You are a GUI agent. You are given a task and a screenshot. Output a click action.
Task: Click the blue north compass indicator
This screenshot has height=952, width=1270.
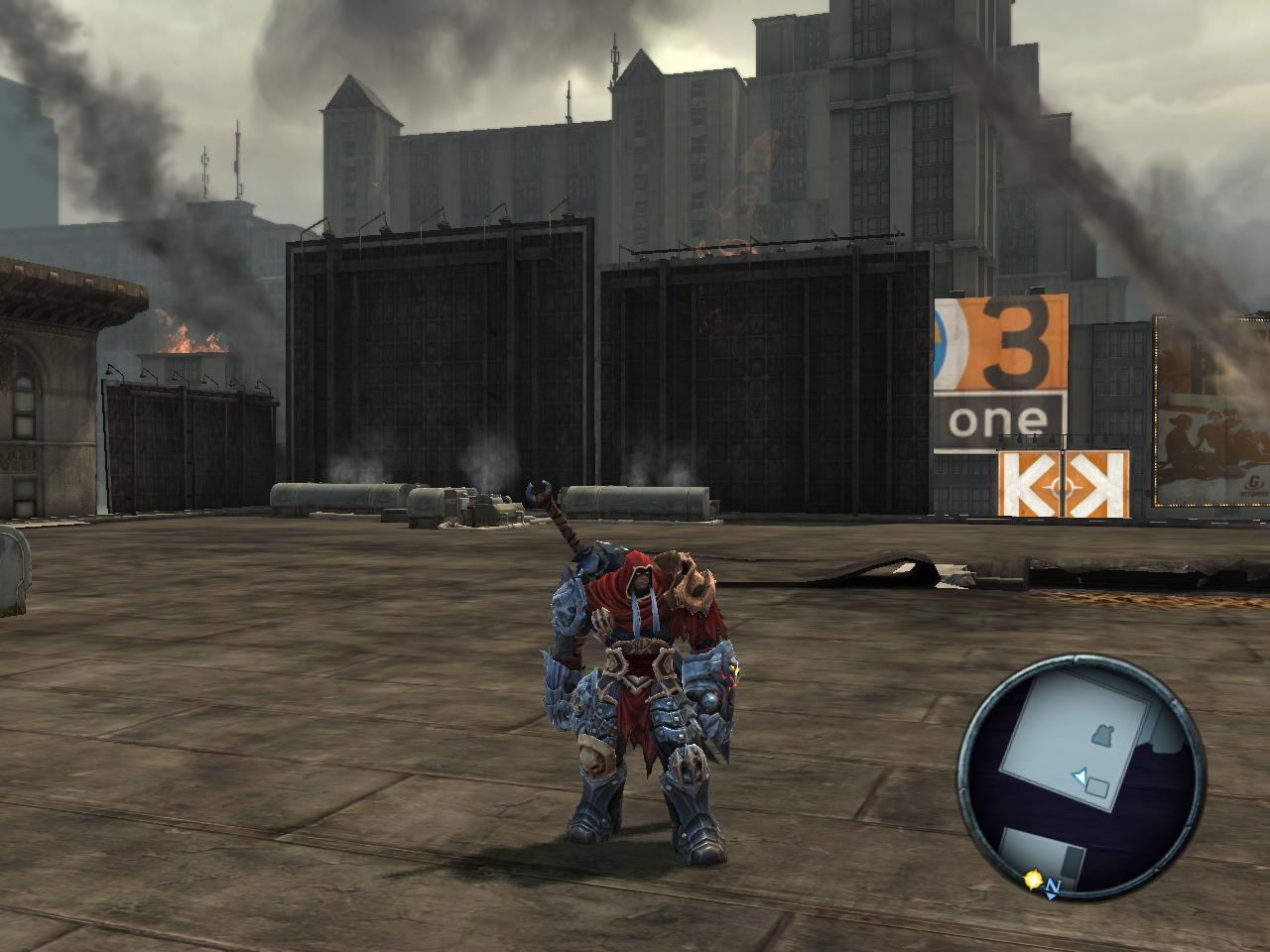coord(1053,889)
